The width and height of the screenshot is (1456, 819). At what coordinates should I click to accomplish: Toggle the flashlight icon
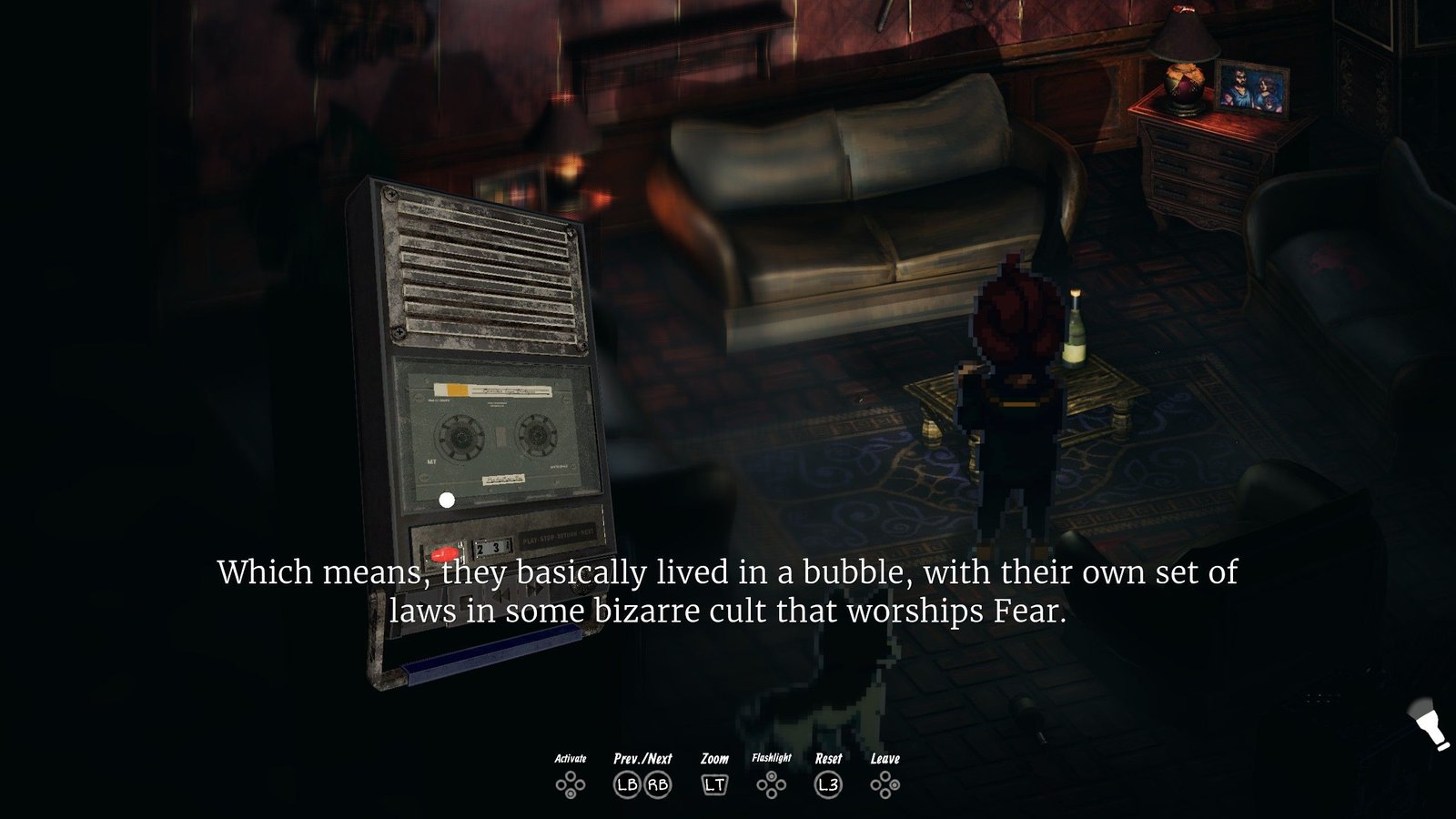click(1431, 725)
